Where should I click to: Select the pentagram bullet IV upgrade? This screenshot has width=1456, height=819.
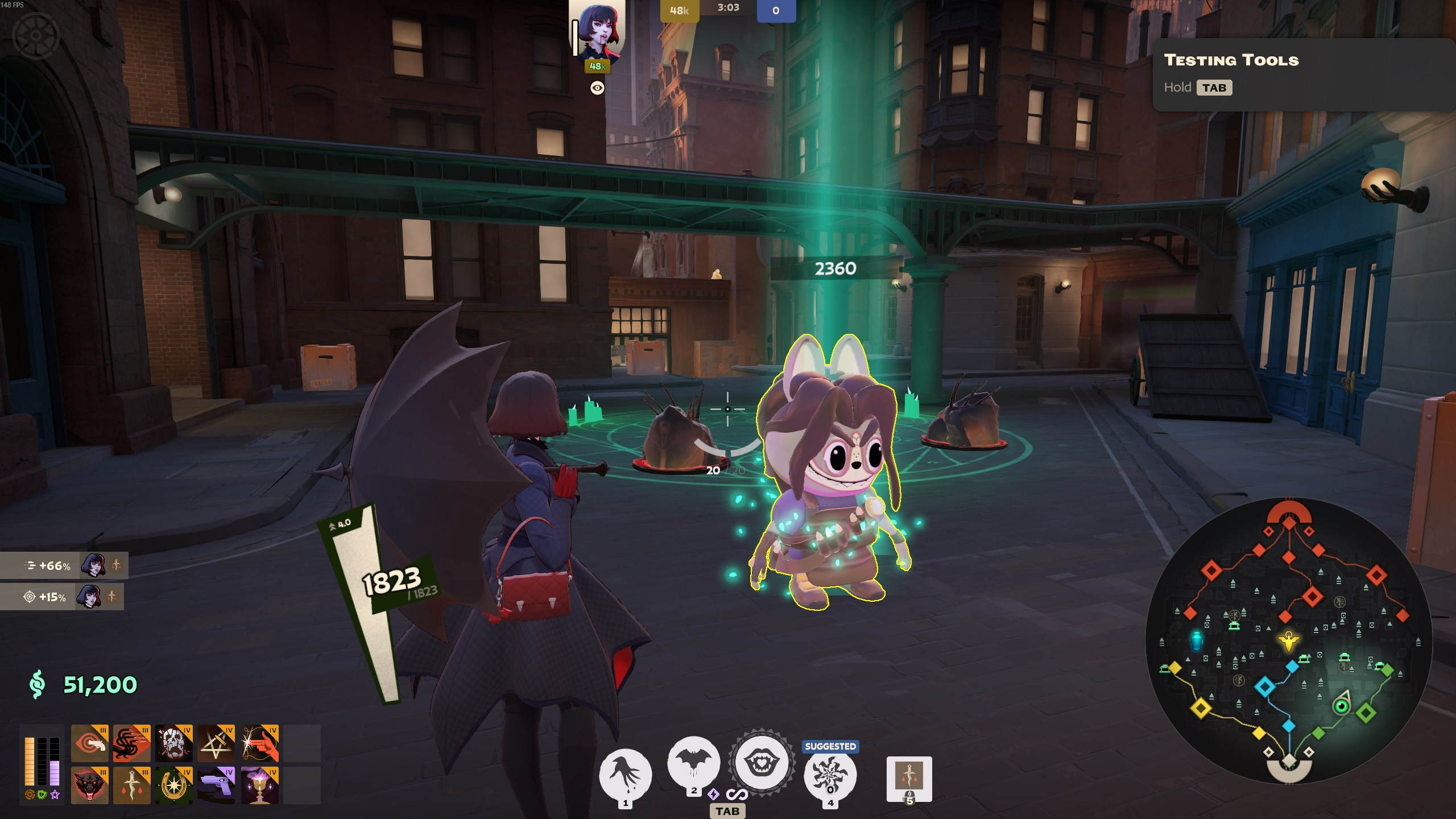[x=216, y=744]
